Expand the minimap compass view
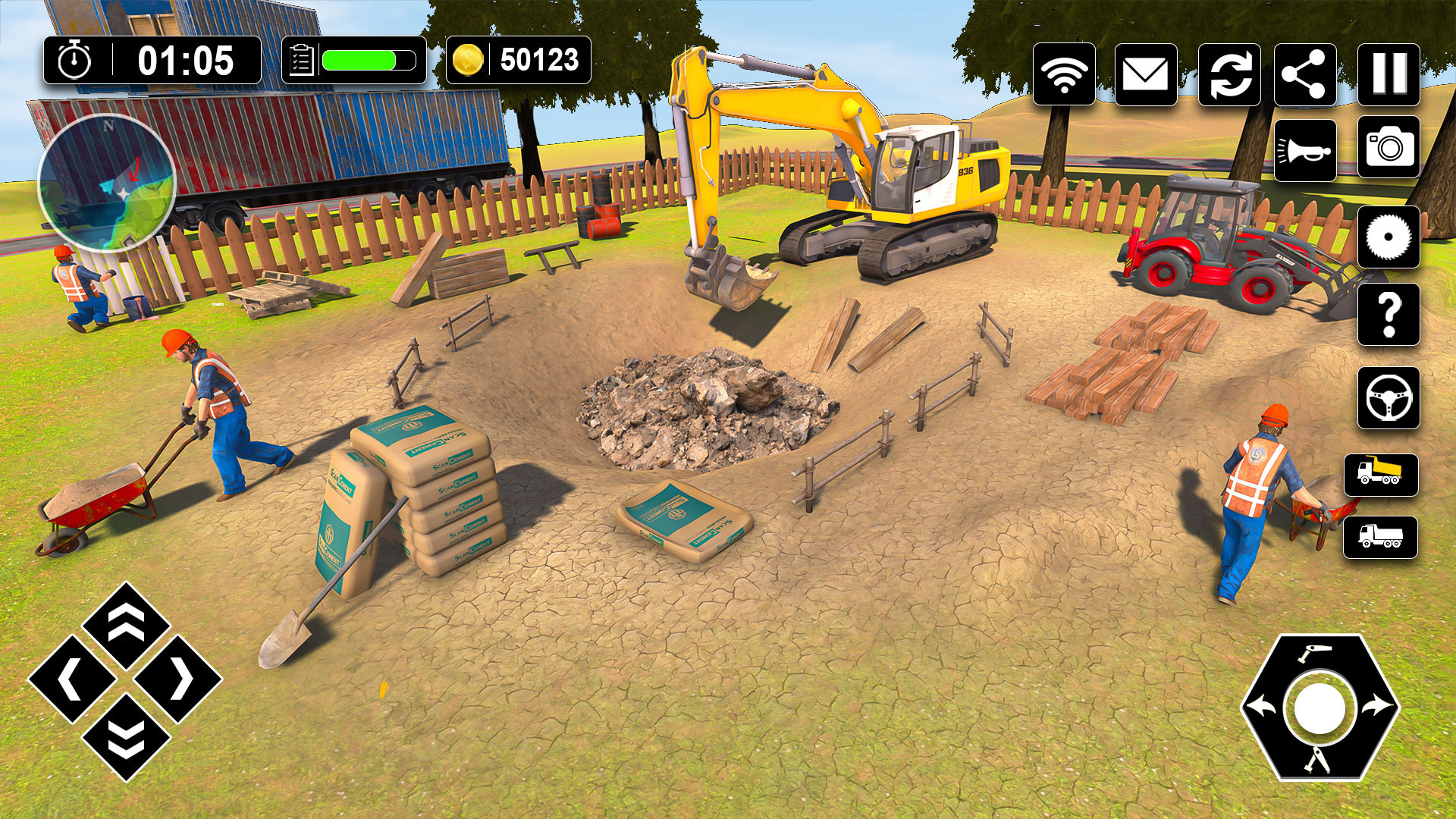 (106, 182)
